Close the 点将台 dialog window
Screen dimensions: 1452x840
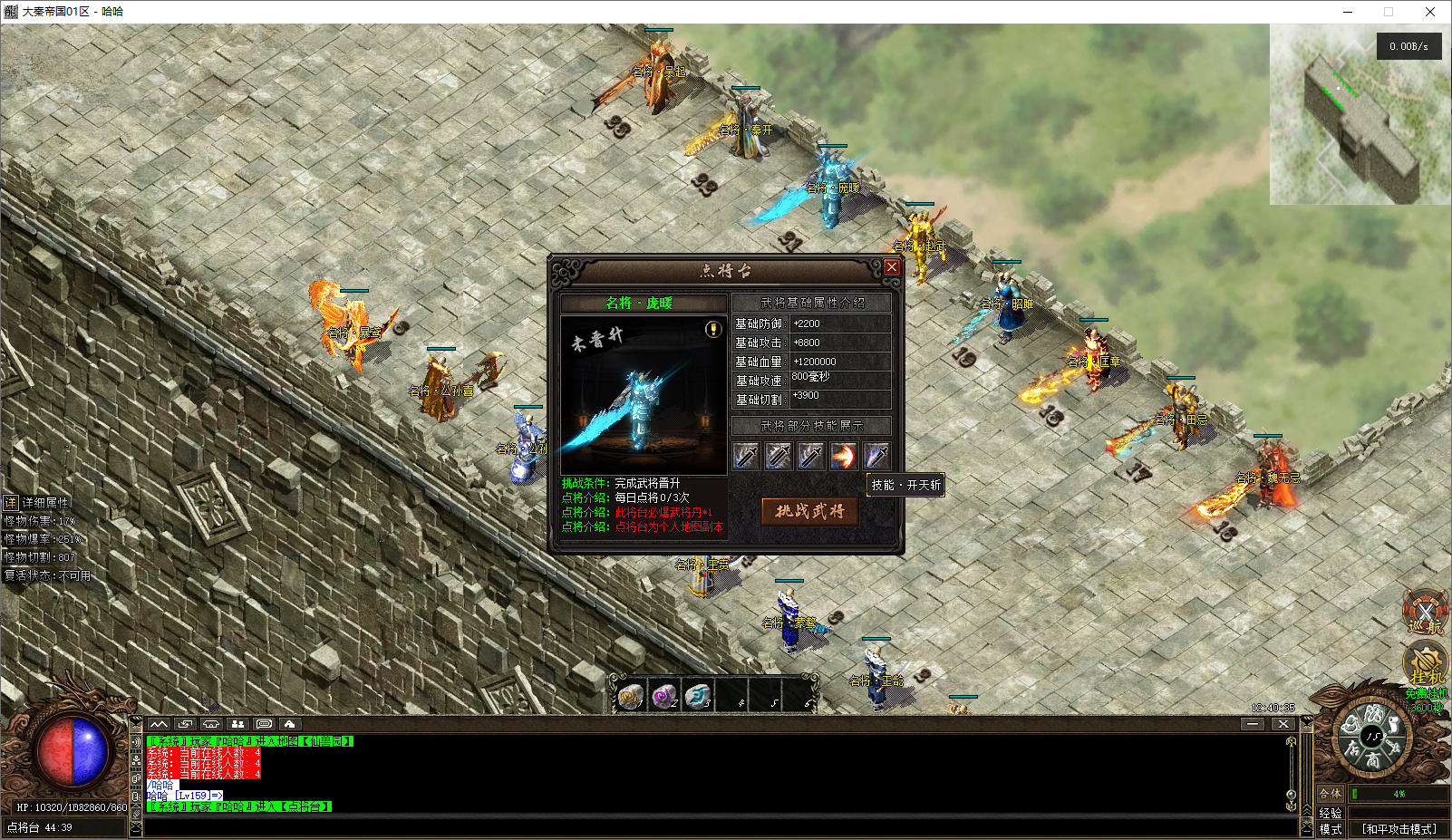pos(892,267)
